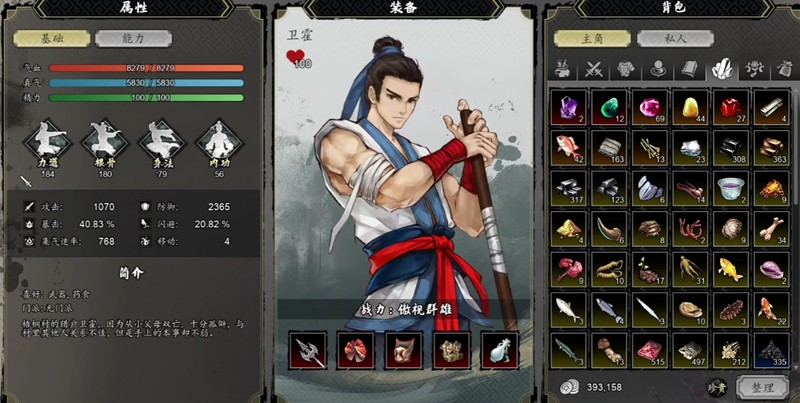Open the book category filter
This screenshot has width=800, height=403.
(x=690, y=69)
